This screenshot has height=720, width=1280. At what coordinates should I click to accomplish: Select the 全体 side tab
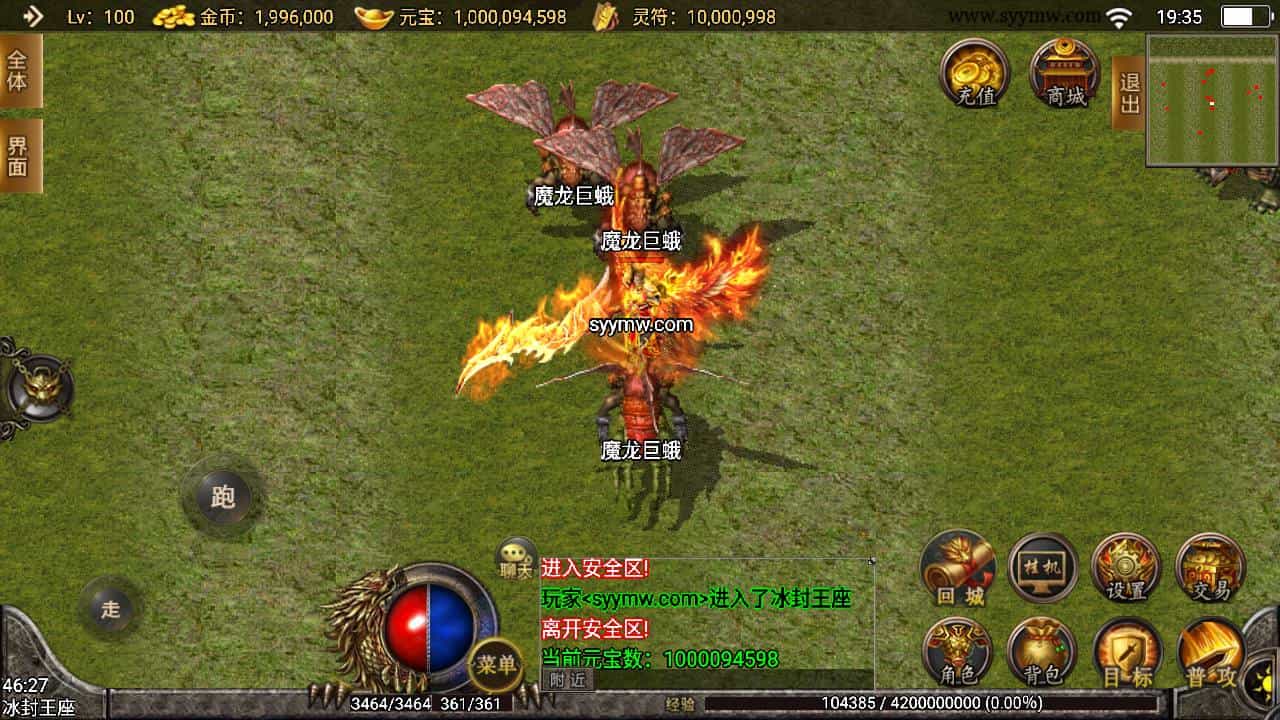[x=19, y=70]
